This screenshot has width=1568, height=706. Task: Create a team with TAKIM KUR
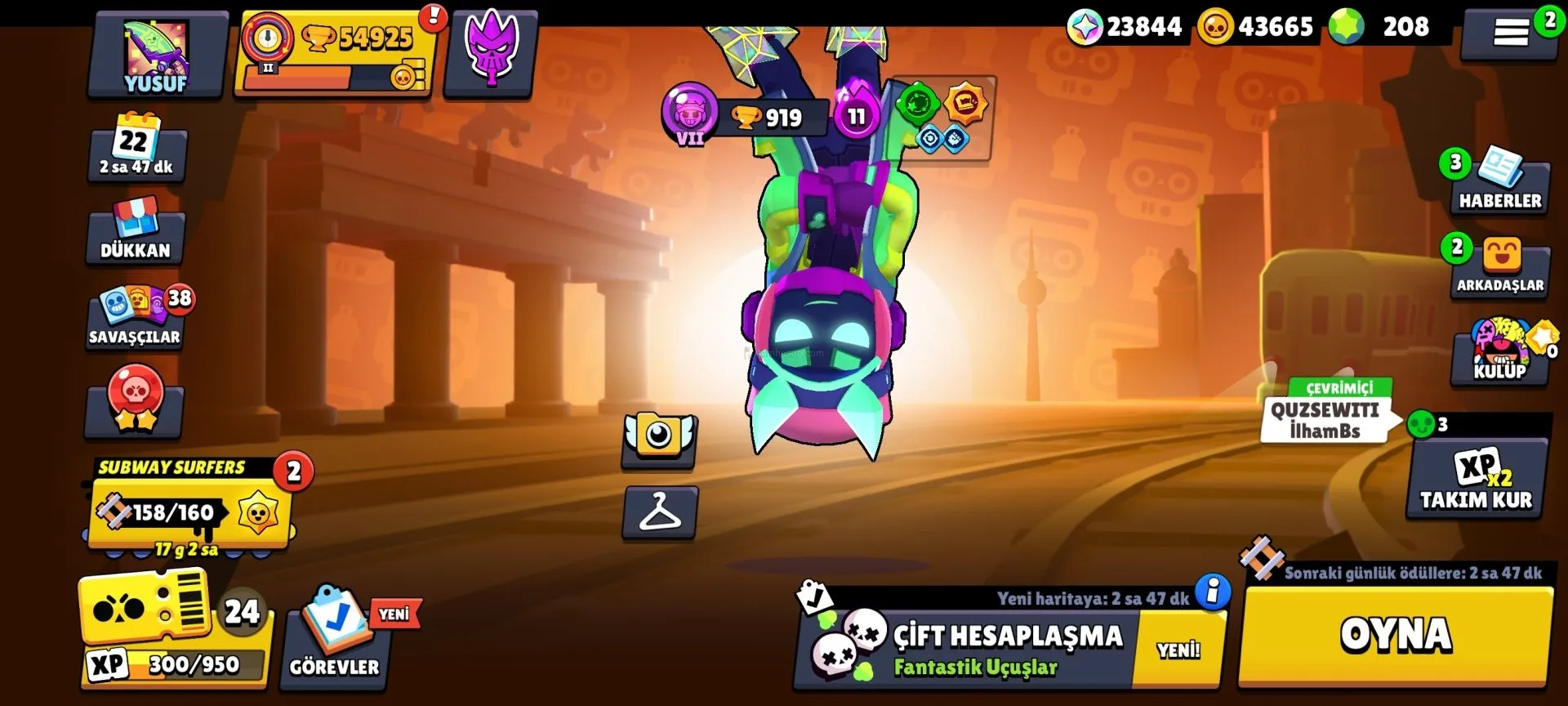(x=1476, y=480)
